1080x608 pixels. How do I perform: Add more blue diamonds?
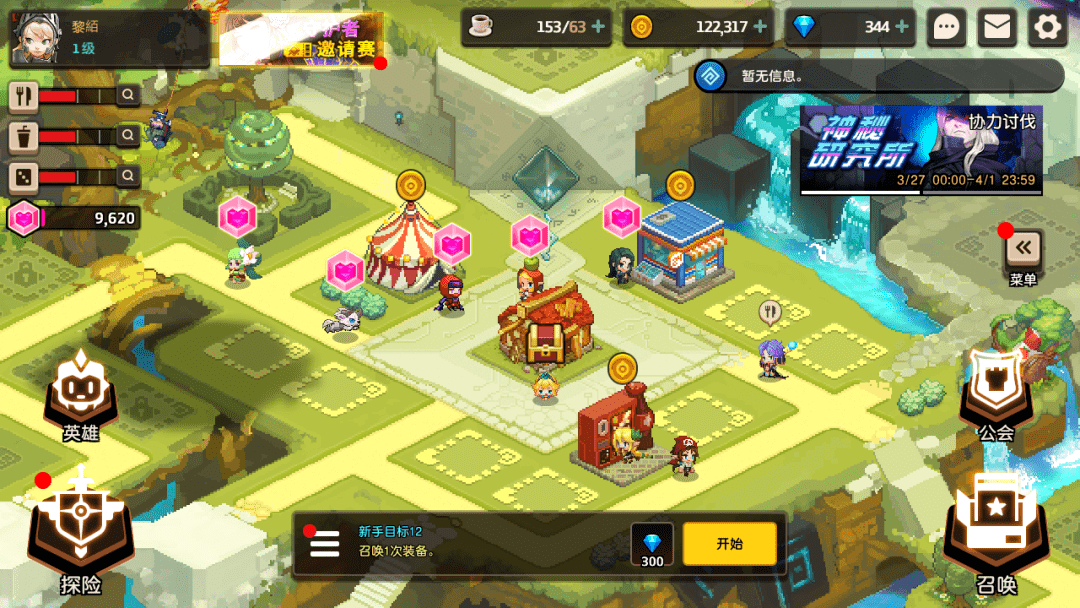(x=901, y=27)
